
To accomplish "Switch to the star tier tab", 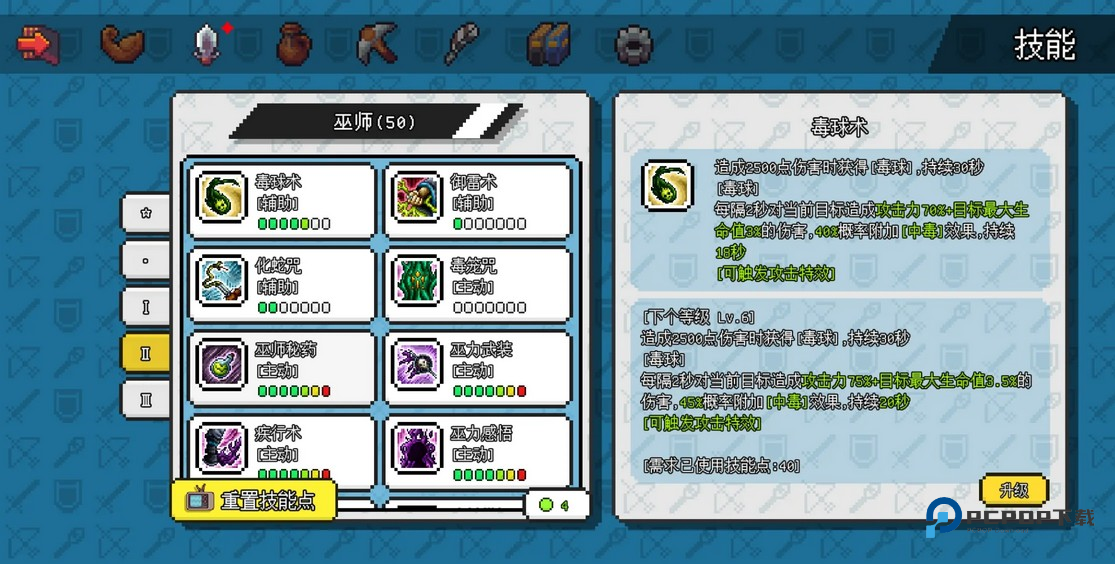I will [x=146, y=213].
